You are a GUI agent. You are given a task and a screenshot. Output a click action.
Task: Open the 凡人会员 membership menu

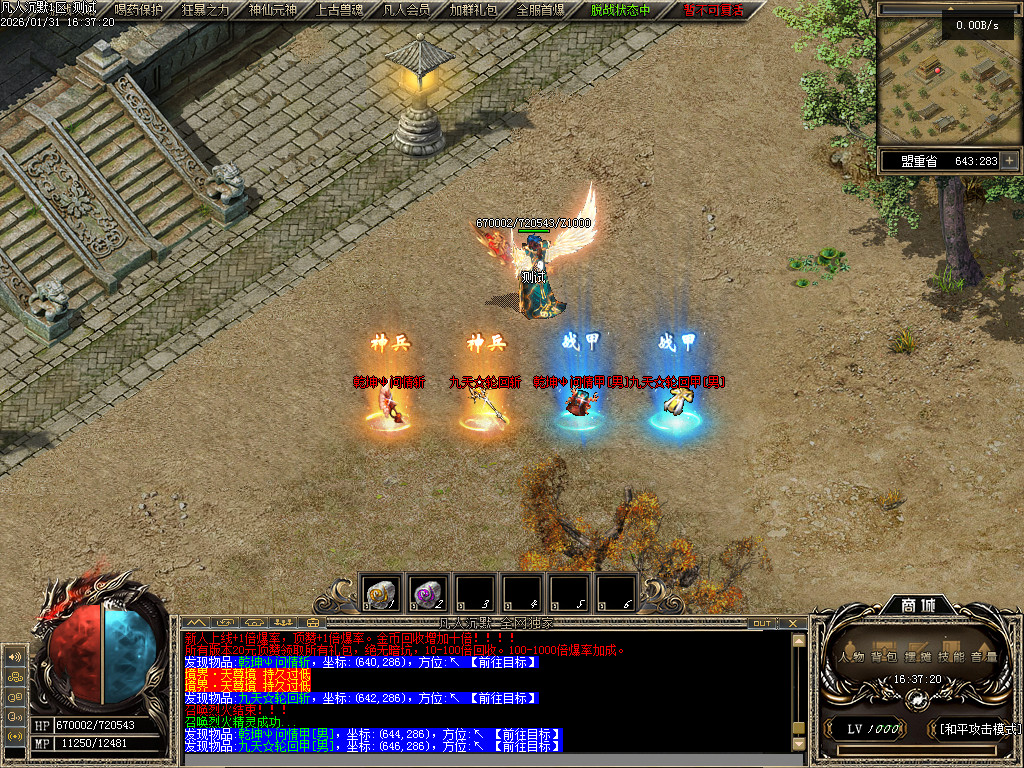click(x=407, y=10)
